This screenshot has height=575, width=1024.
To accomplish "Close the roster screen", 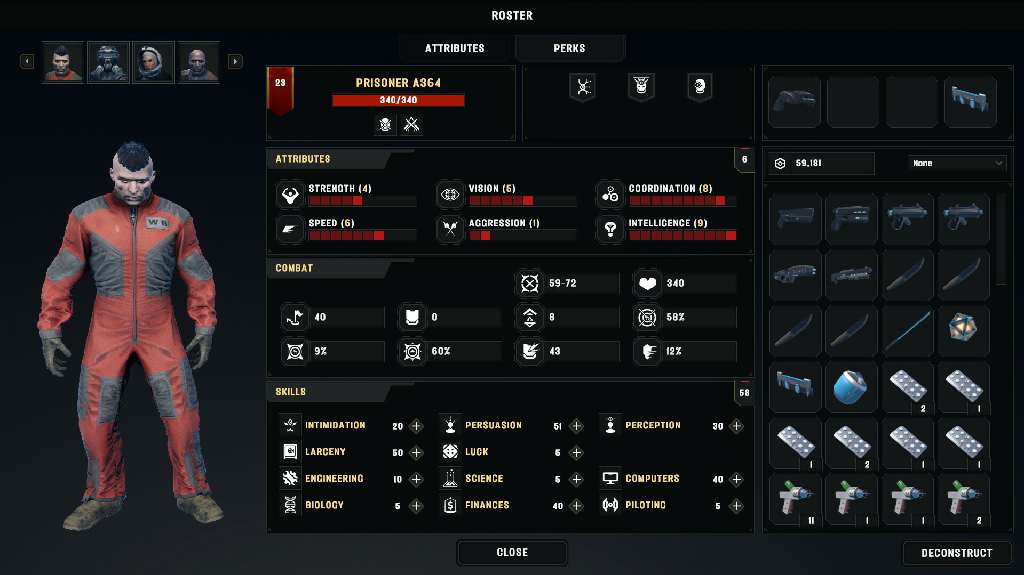I will click(x=512, y=552).
